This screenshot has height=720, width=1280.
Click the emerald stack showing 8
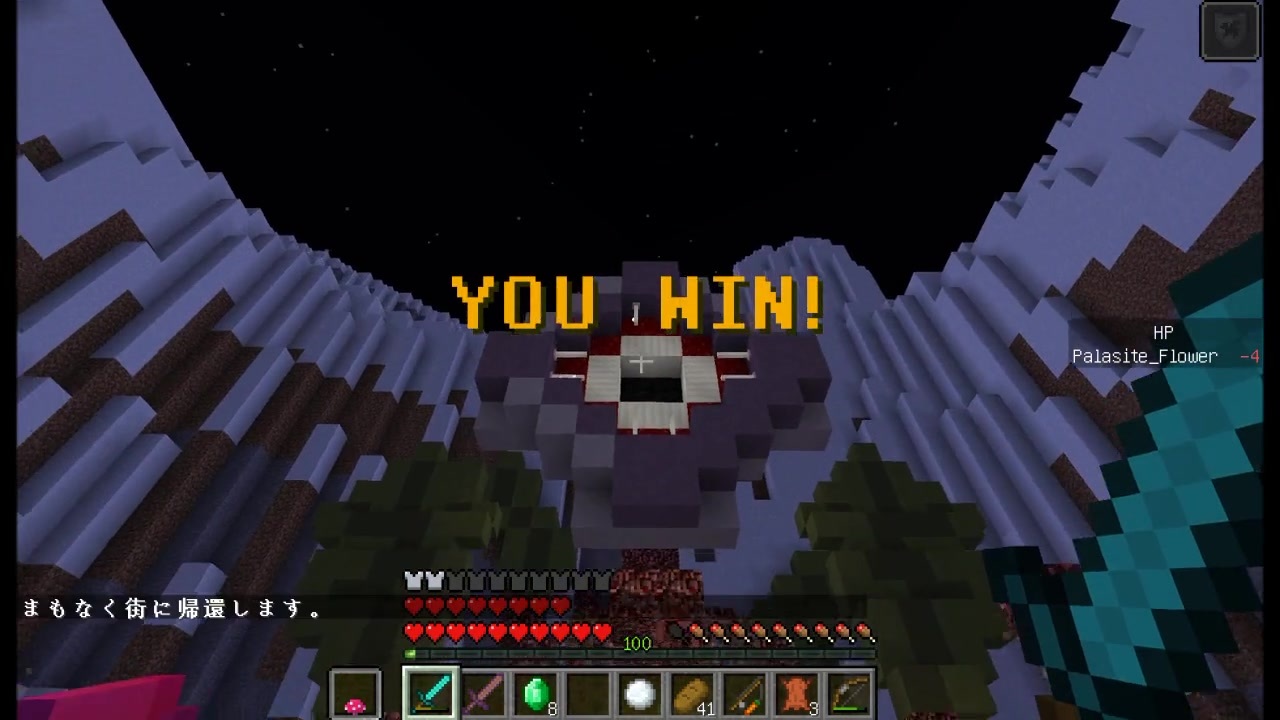pyautogui.click(x=536, y=692)
